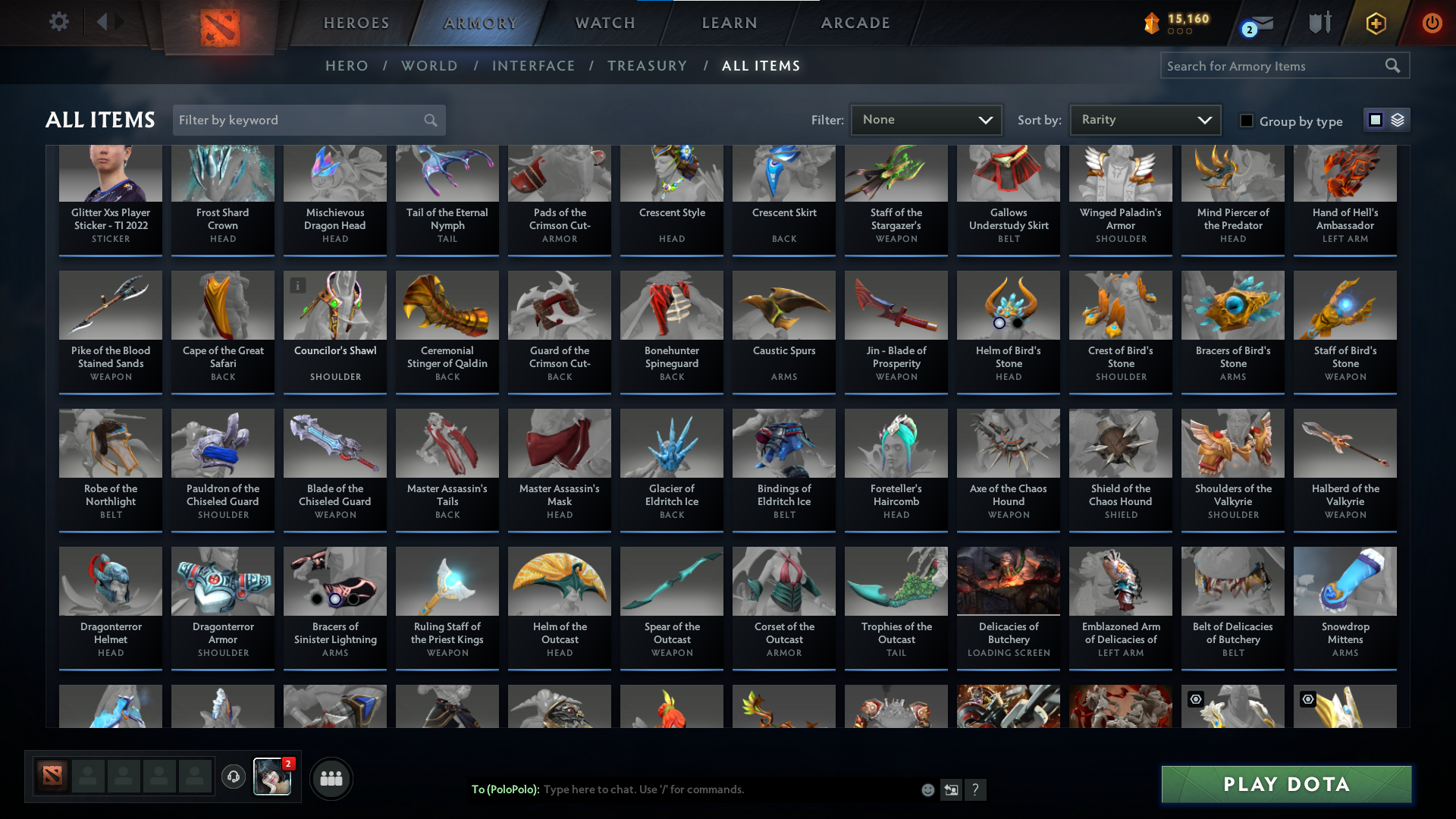Select the single item grid view toggle

pos(1376,120)
